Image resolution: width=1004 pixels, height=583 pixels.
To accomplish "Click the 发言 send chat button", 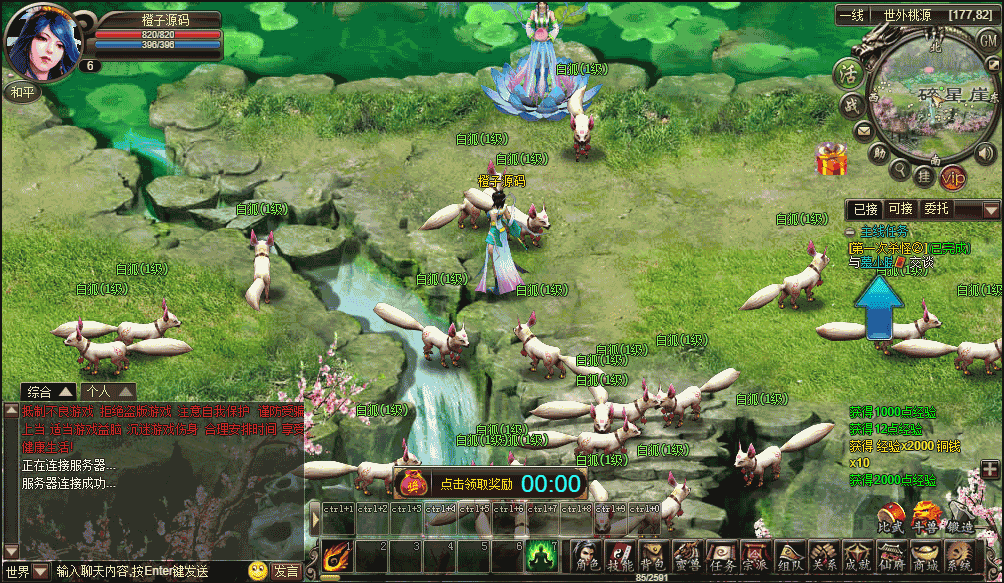I will pos(286,572).
